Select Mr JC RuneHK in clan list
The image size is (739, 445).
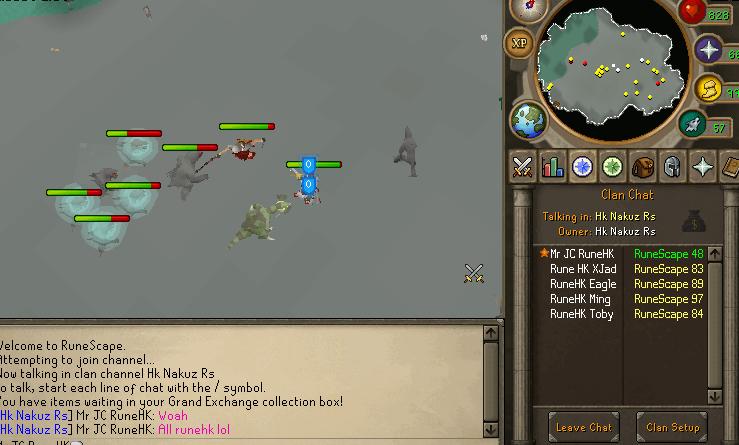pos(583,254)
